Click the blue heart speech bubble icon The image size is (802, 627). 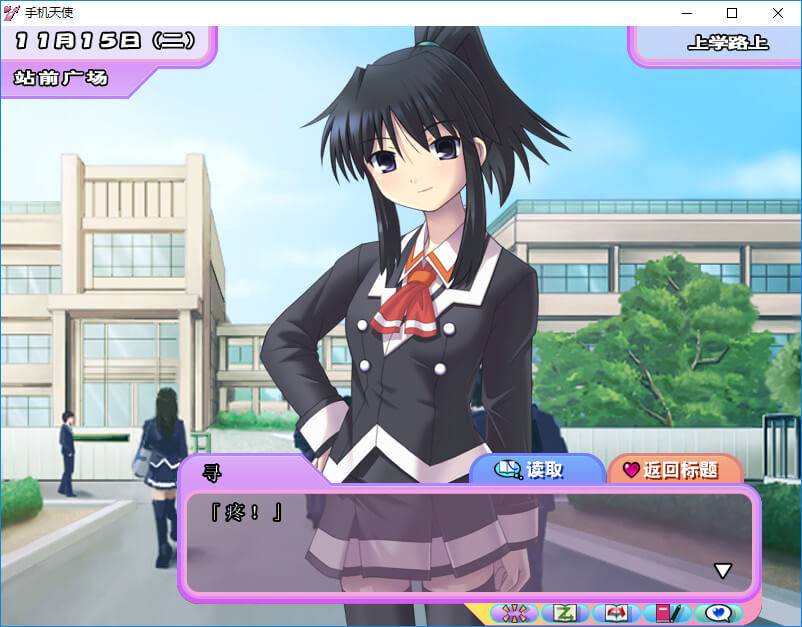pyautogui.click(x=718, y=612)
